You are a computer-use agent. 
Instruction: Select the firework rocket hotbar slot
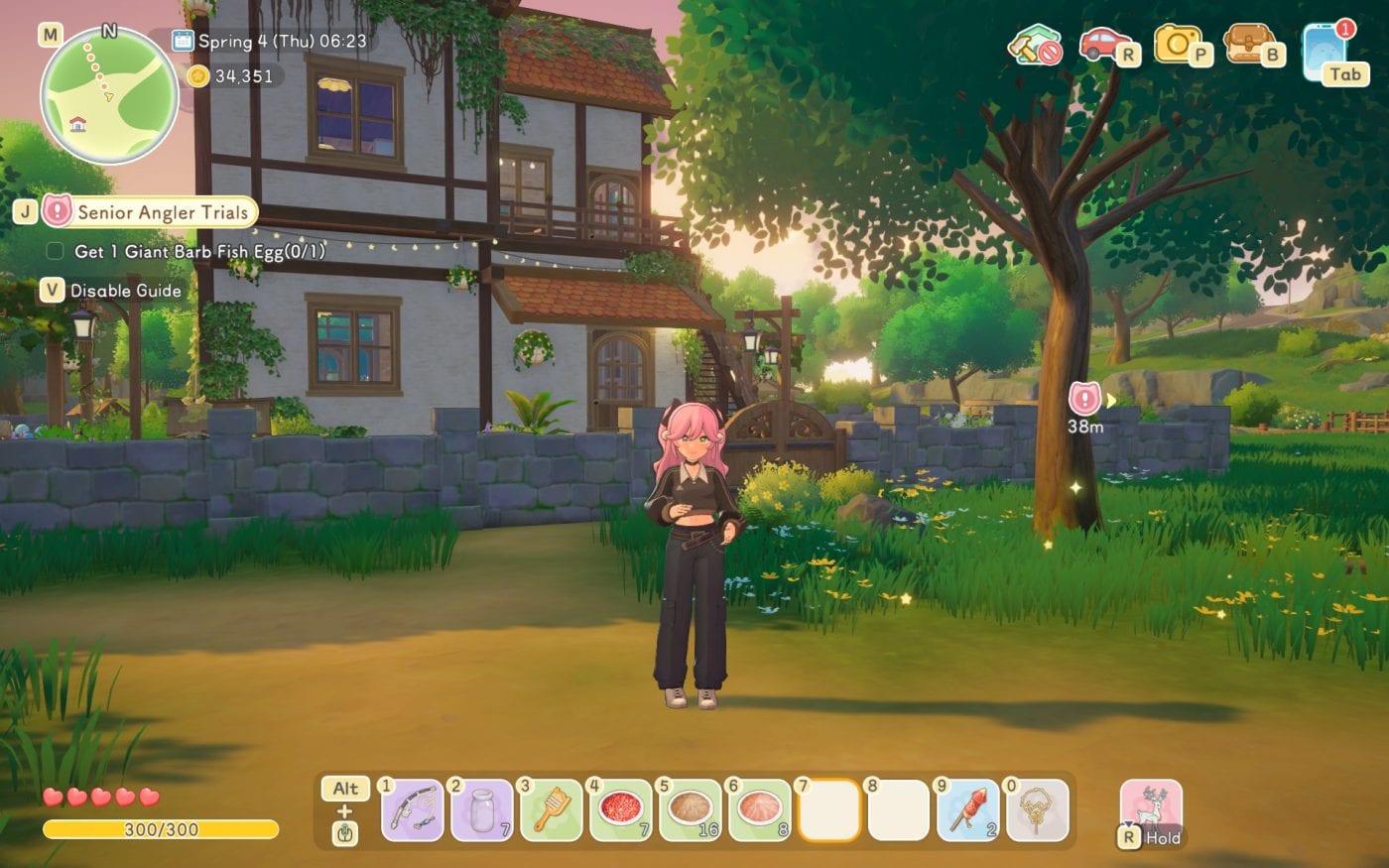pos(968,810)
